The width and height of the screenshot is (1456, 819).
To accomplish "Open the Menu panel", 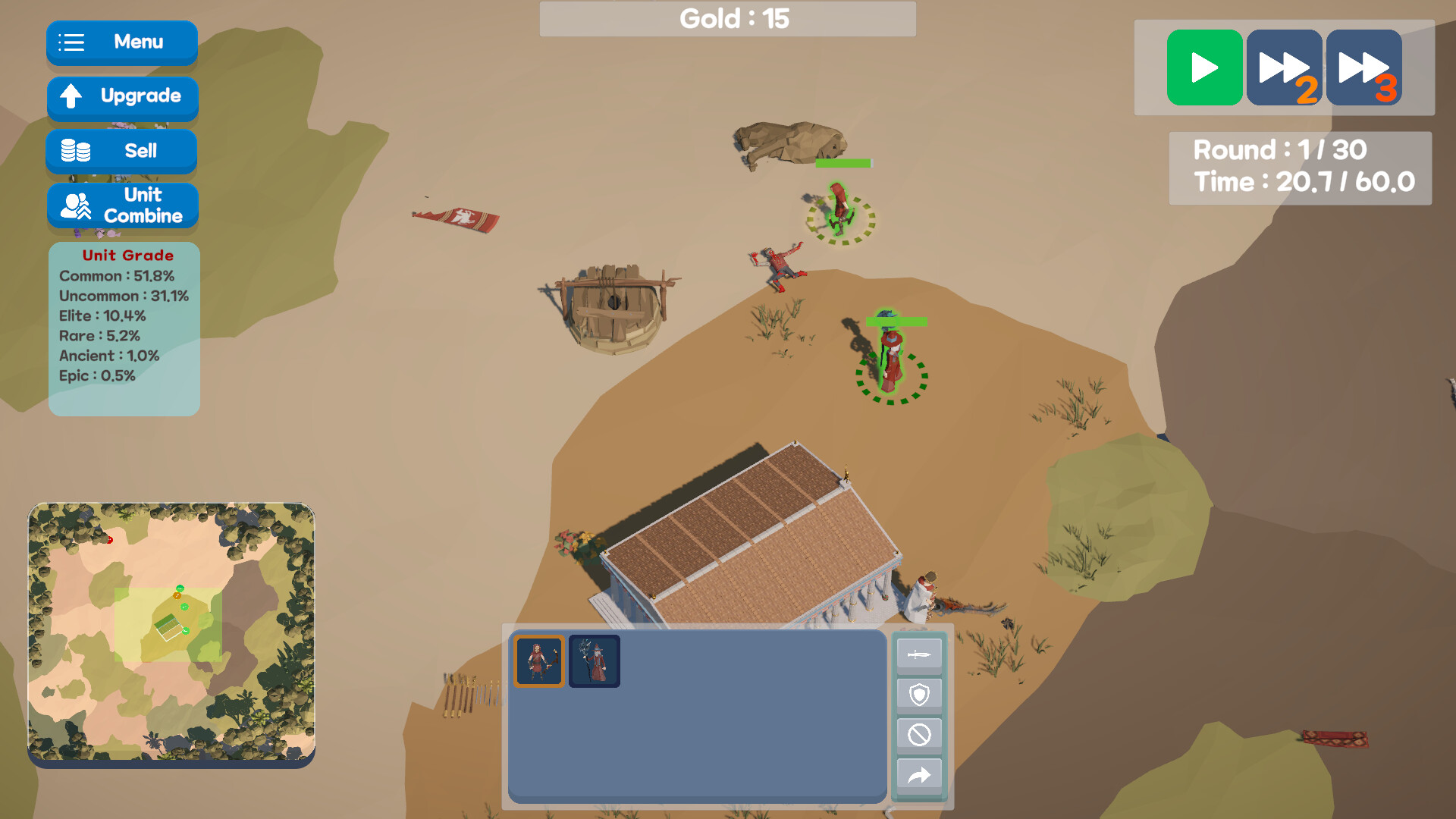I will pos(121,42).
